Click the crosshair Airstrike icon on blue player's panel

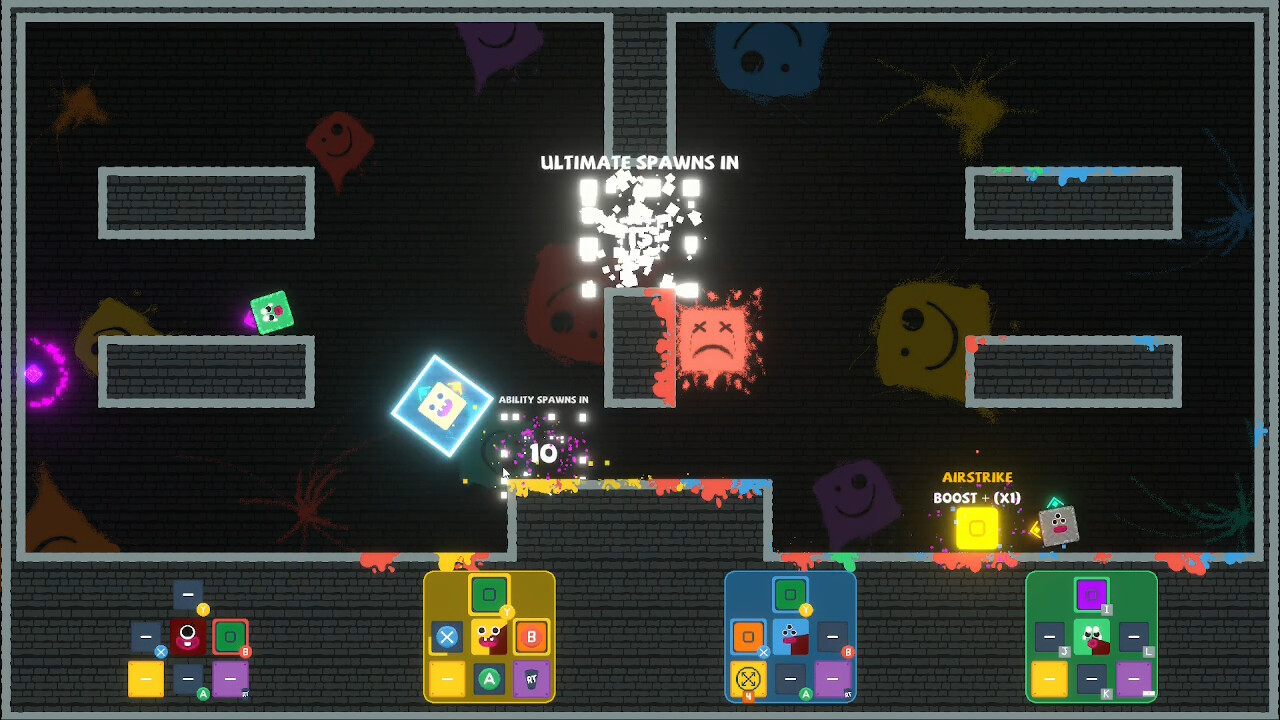[748, 678]
